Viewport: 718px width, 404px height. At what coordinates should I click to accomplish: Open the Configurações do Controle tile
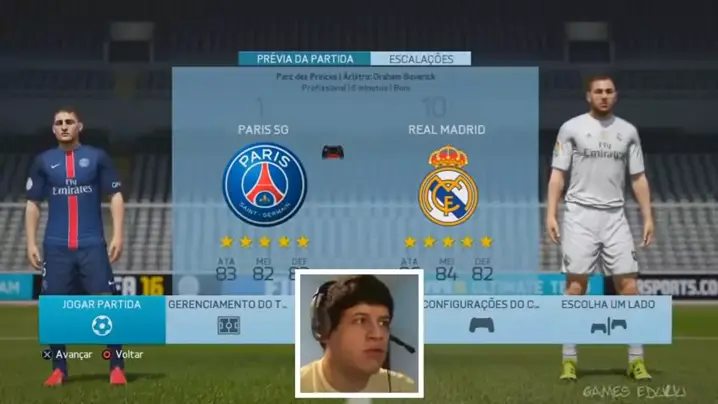(482, 318)
